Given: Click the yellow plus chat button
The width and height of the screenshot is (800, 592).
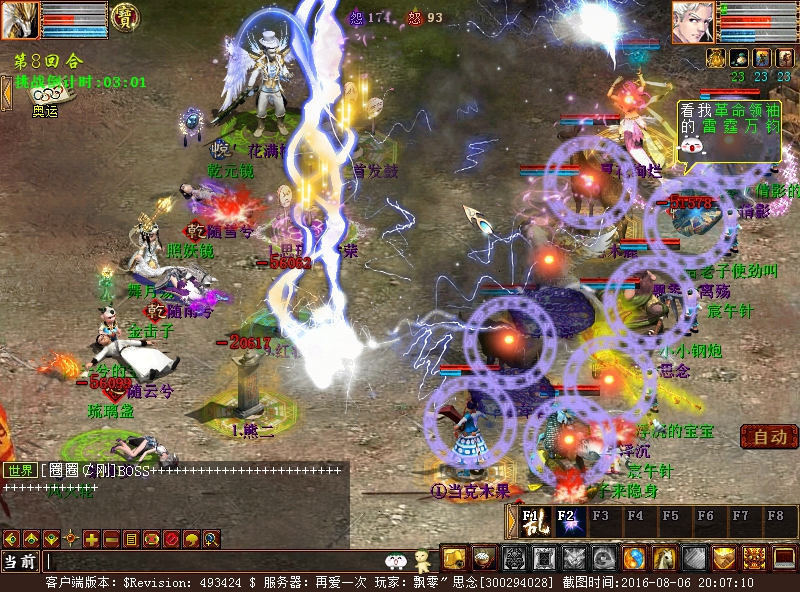Looking at the screenshot, I should (91, 539).
